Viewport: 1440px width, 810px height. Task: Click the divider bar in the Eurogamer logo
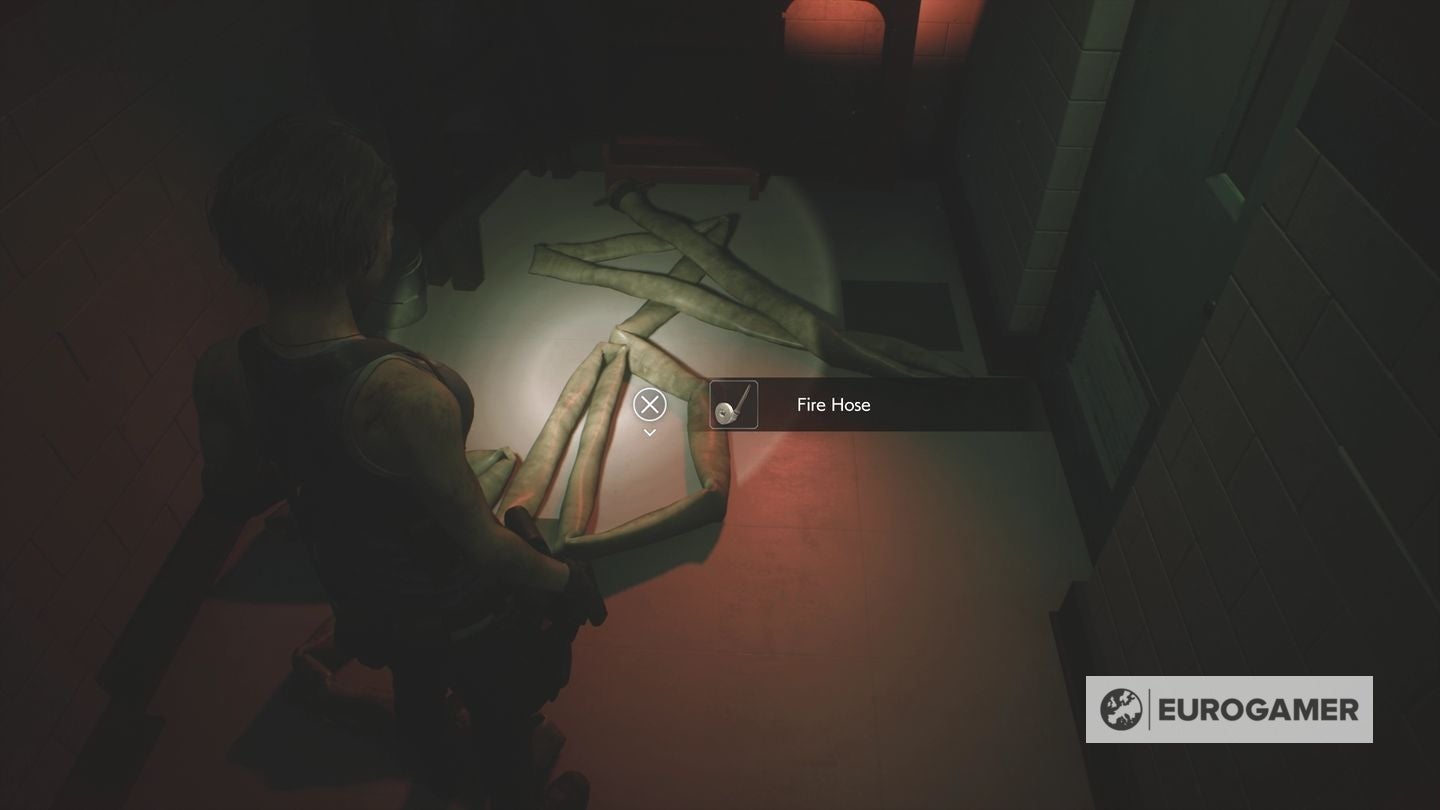click(x=1151, y=707)
